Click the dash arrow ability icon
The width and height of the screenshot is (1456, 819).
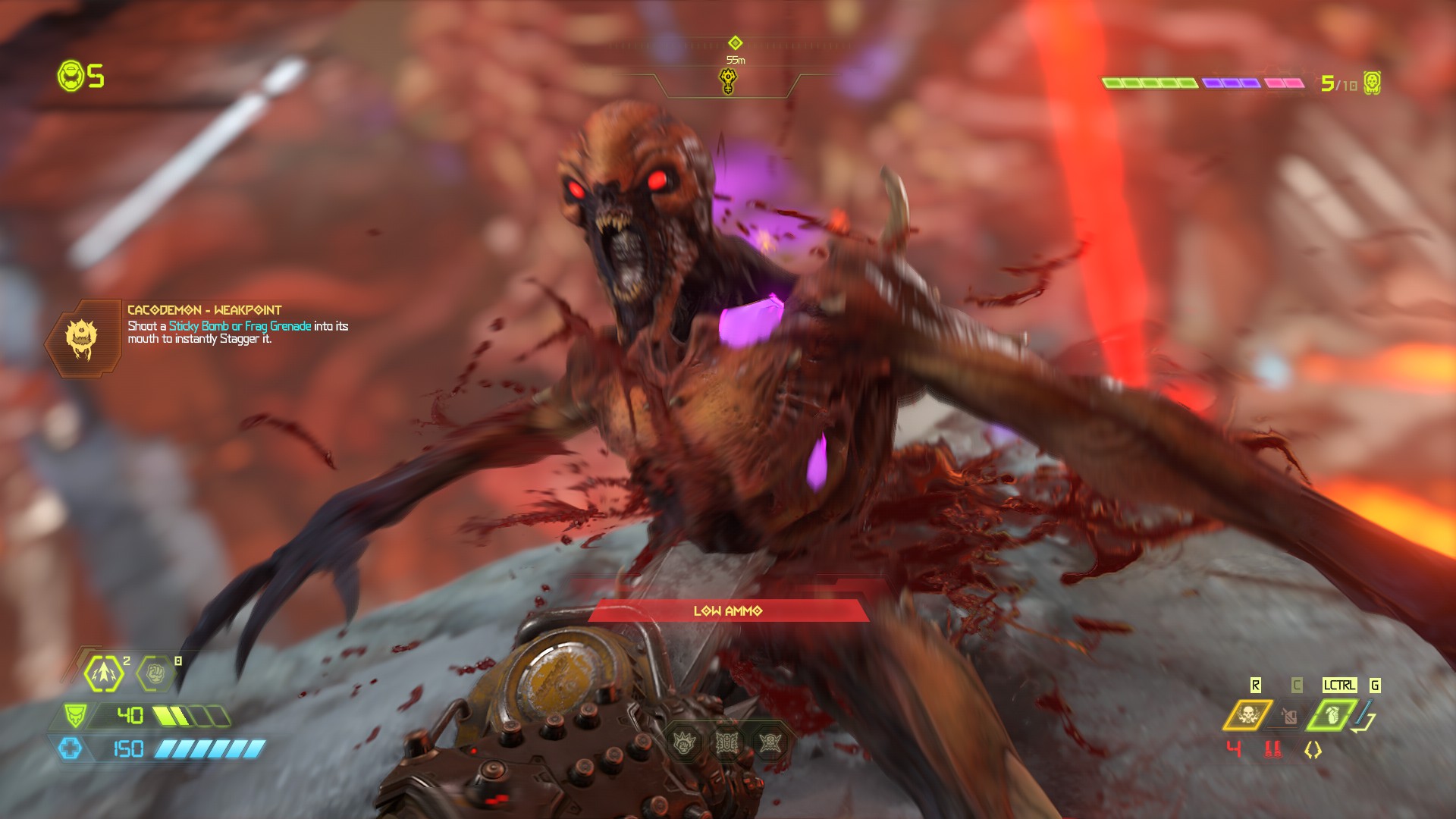(x=104, y=673)
